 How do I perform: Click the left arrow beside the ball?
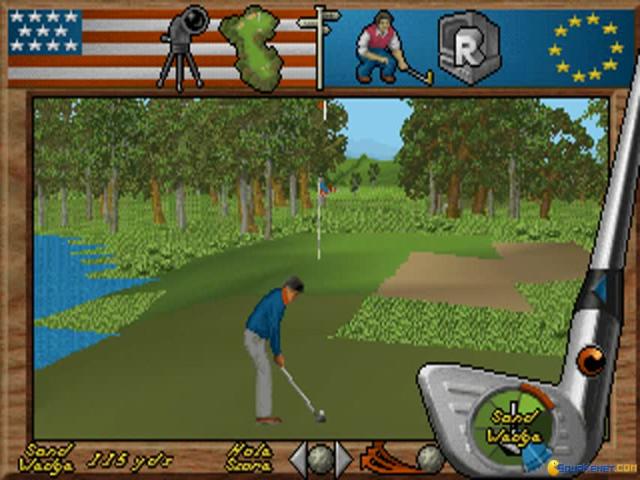click(x=298, y=459)
